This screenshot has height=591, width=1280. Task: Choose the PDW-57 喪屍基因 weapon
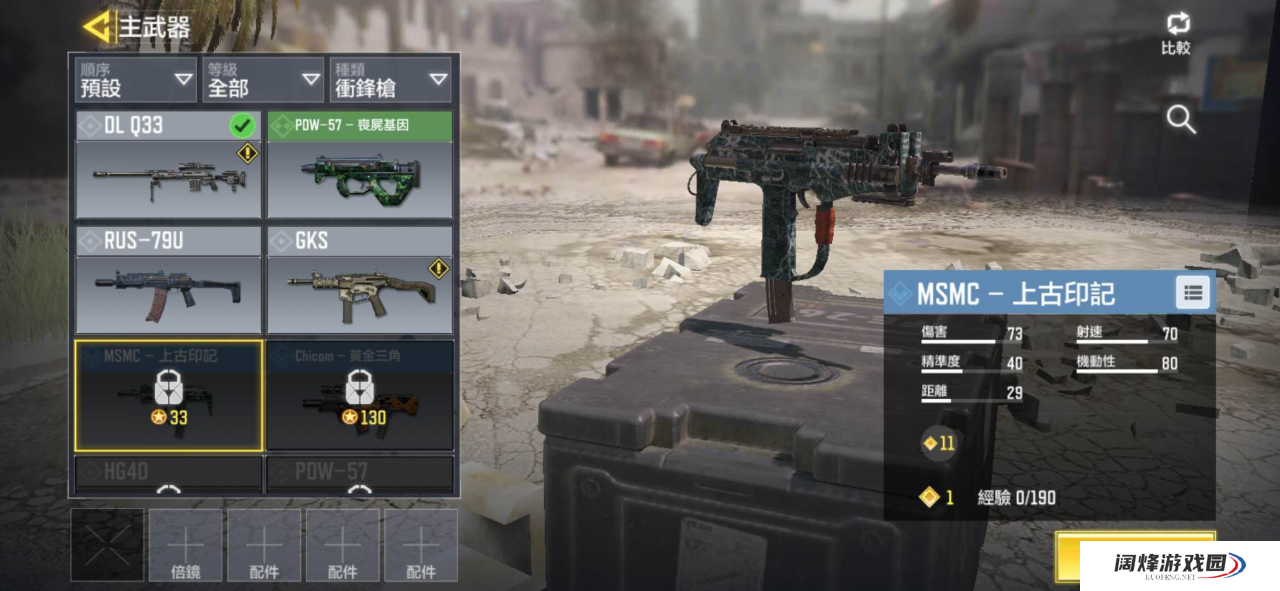360,165
